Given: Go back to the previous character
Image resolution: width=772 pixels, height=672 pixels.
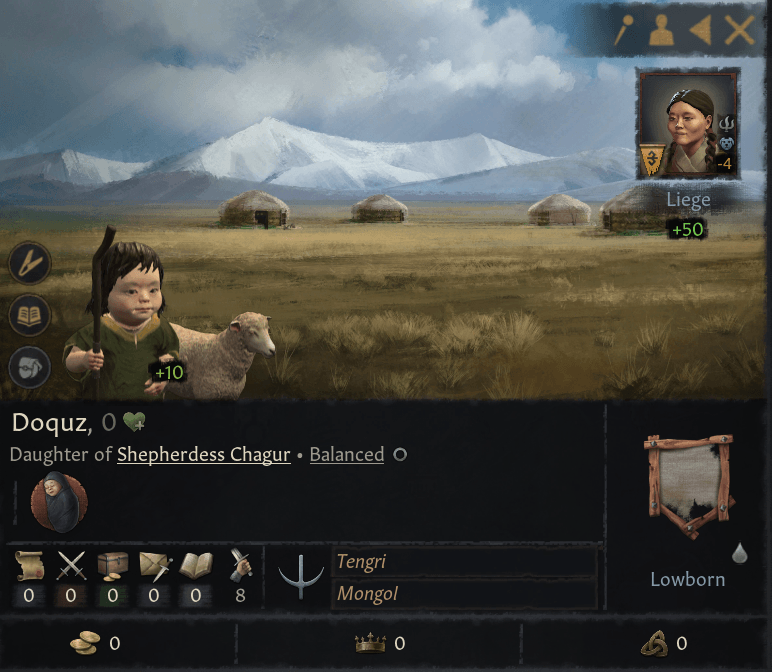Looking at the screenshot, I should pos(701,31).
